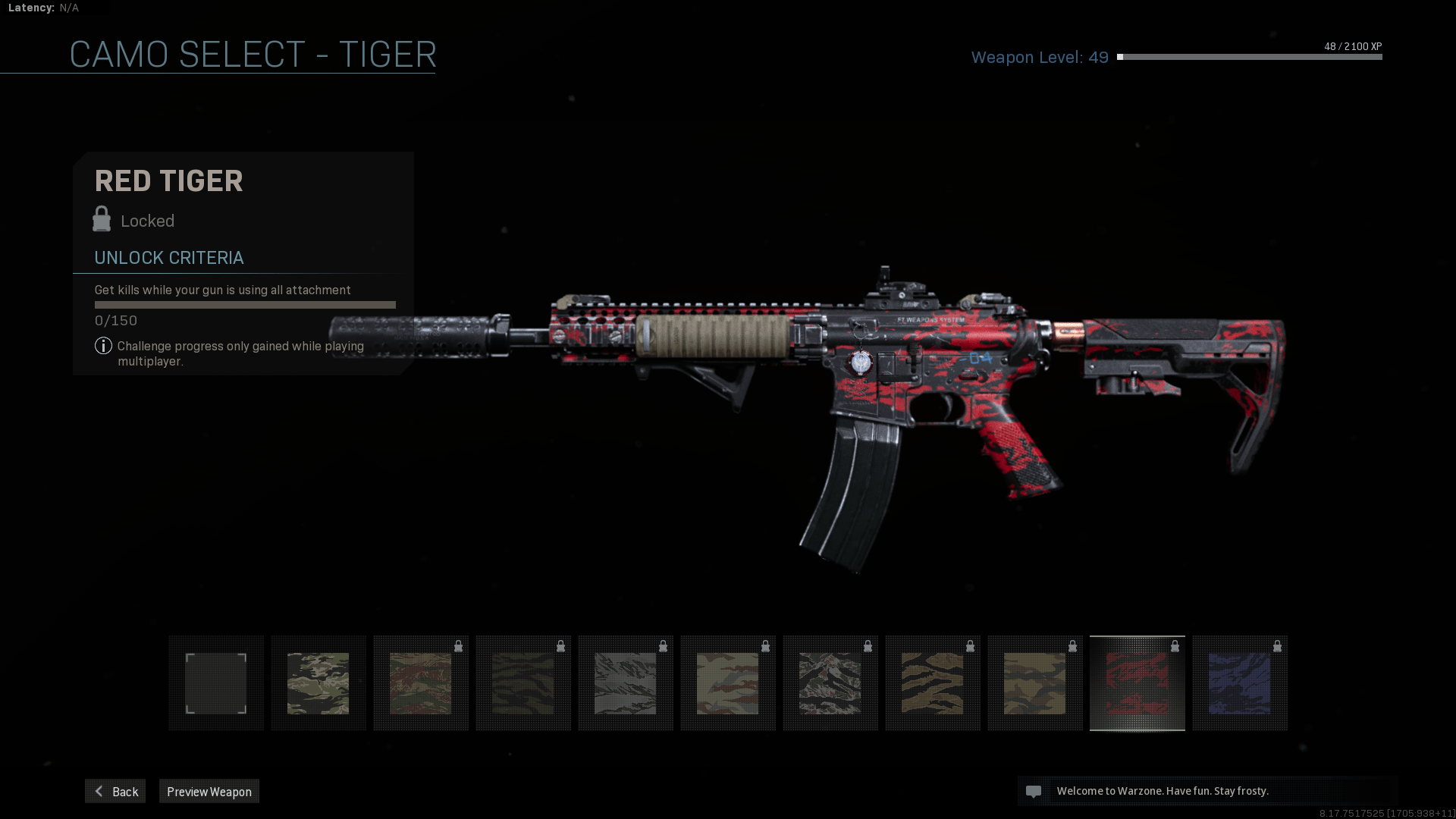The width and height of the screenshot is (1456, 819).
Task: Choose the dark green tiger camo
Action: click(523, 683)
